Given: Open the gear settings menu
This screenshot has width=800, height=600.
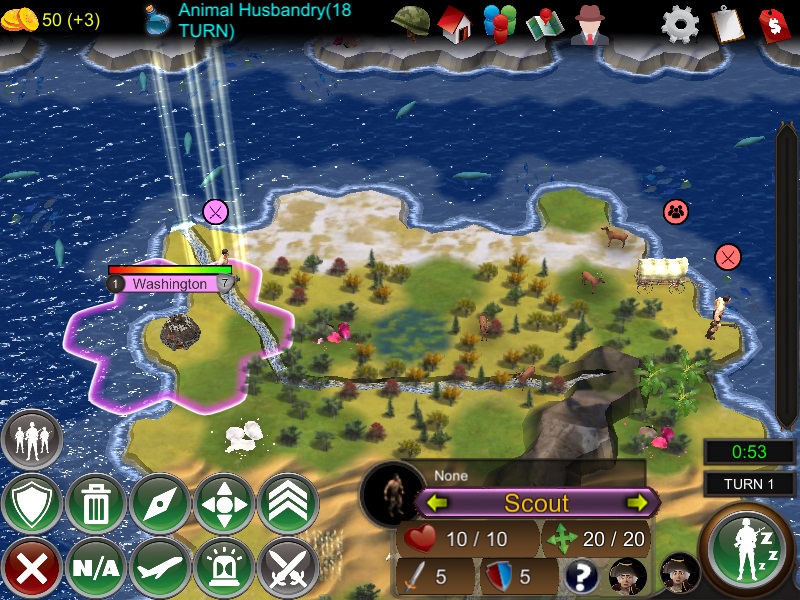Looking at the screenshot, I should click(x=680, y=23).
